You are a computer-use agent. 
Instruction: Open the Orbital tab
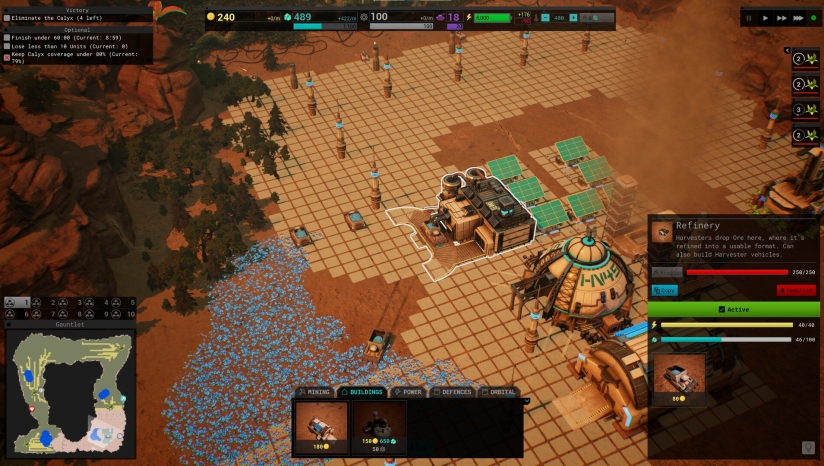pyautogui.click(x=500, y=392)
